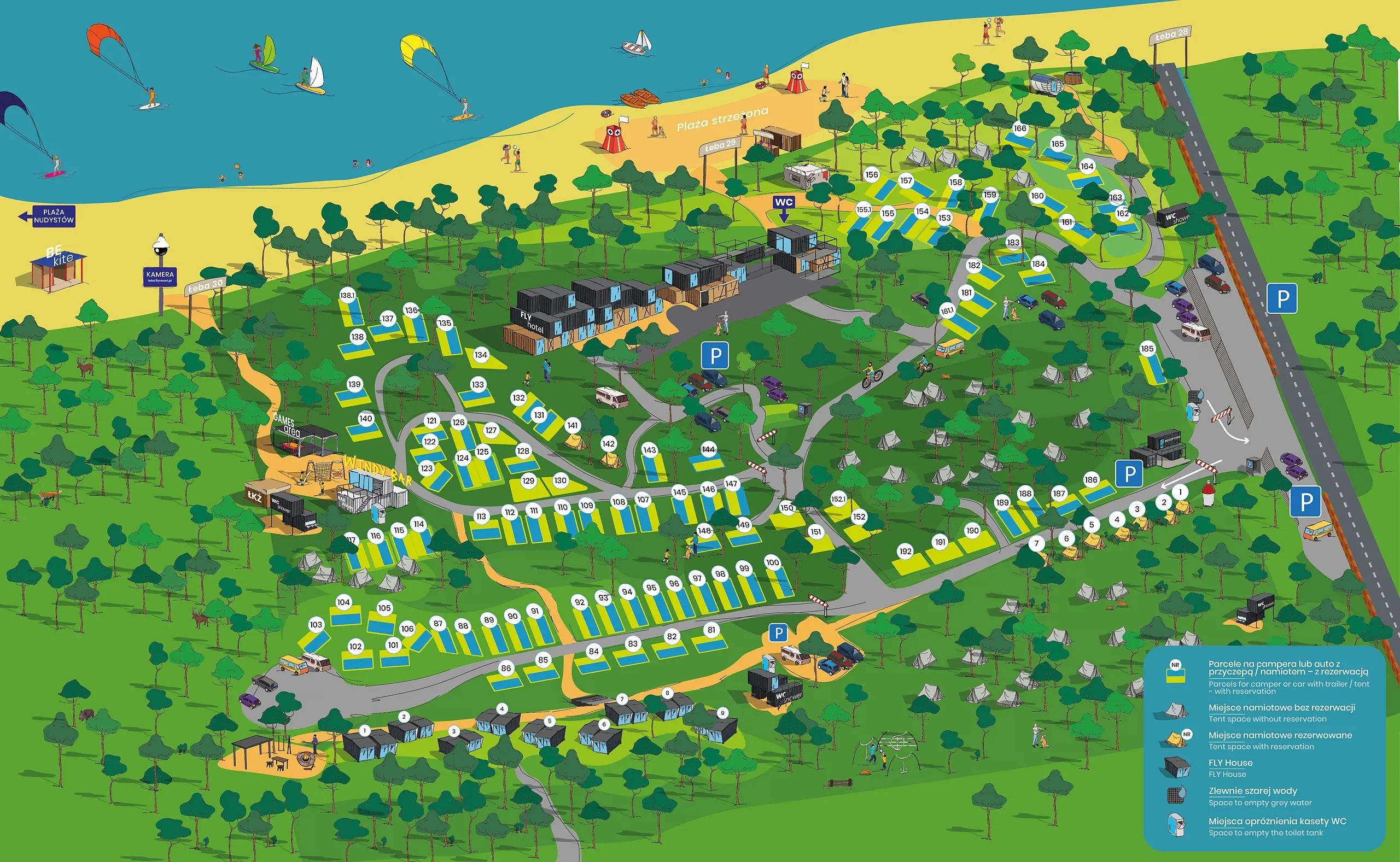This screenshot has height=862, width=1400.
Task: Choose plot marker 152.1
Action: tap(838, 500)
